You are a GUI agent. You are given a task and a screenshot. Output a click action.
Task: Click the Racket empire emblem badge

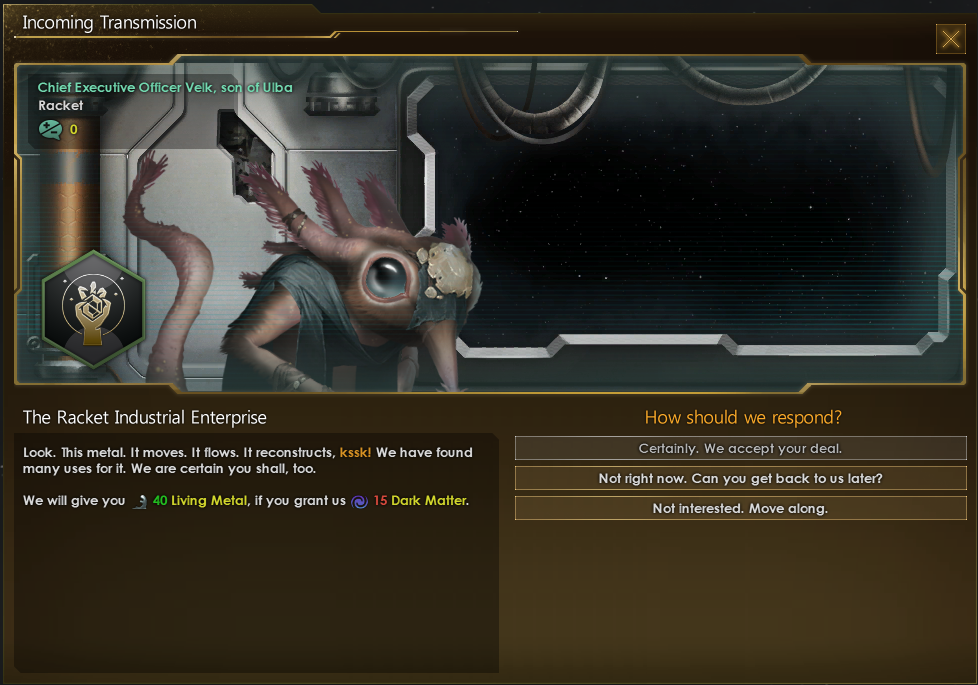(94, 311)
